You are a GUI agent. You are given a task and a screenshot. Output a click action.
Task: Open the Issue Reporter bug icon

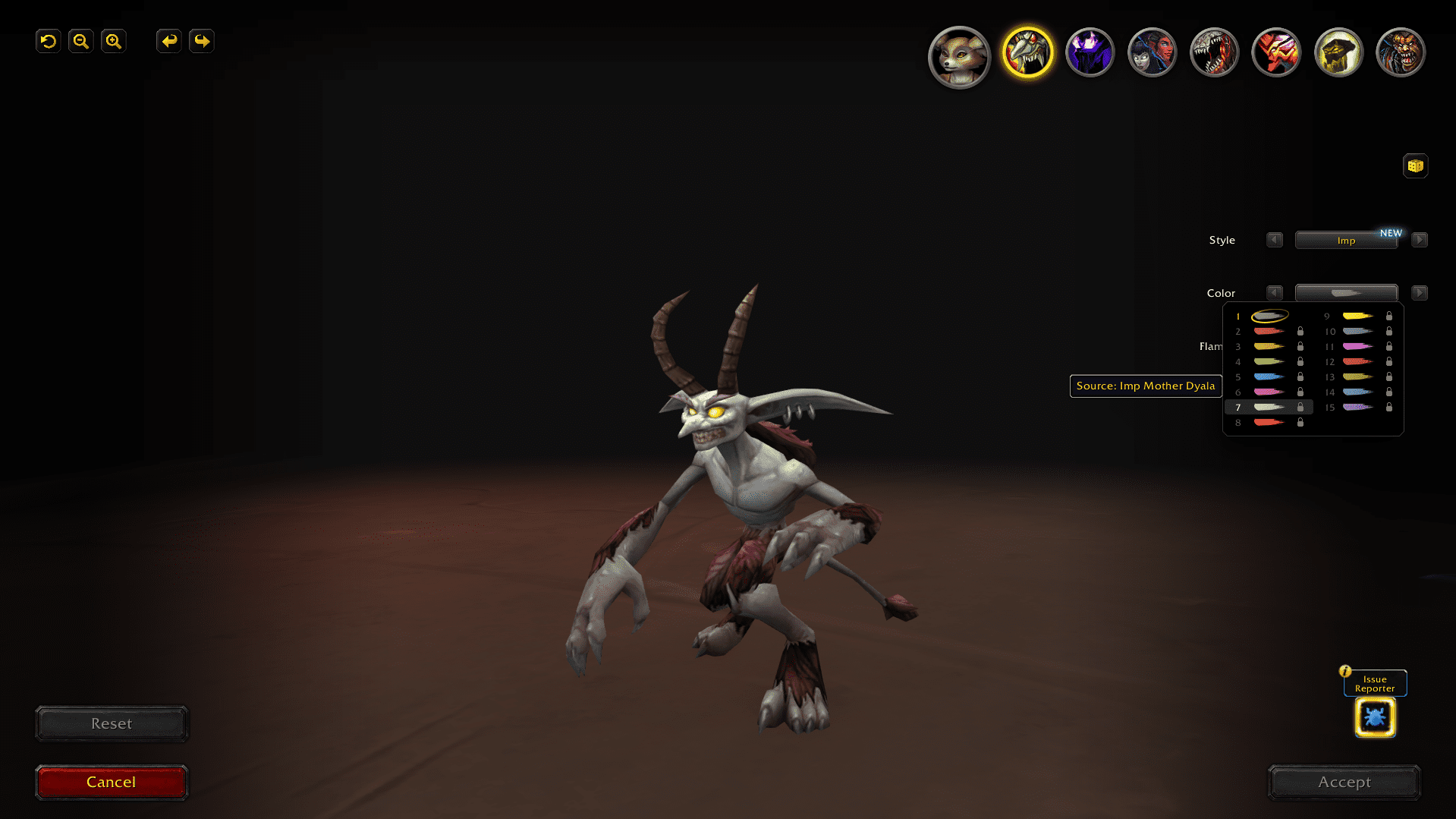pyautogui.click(x=1374, y=717)
